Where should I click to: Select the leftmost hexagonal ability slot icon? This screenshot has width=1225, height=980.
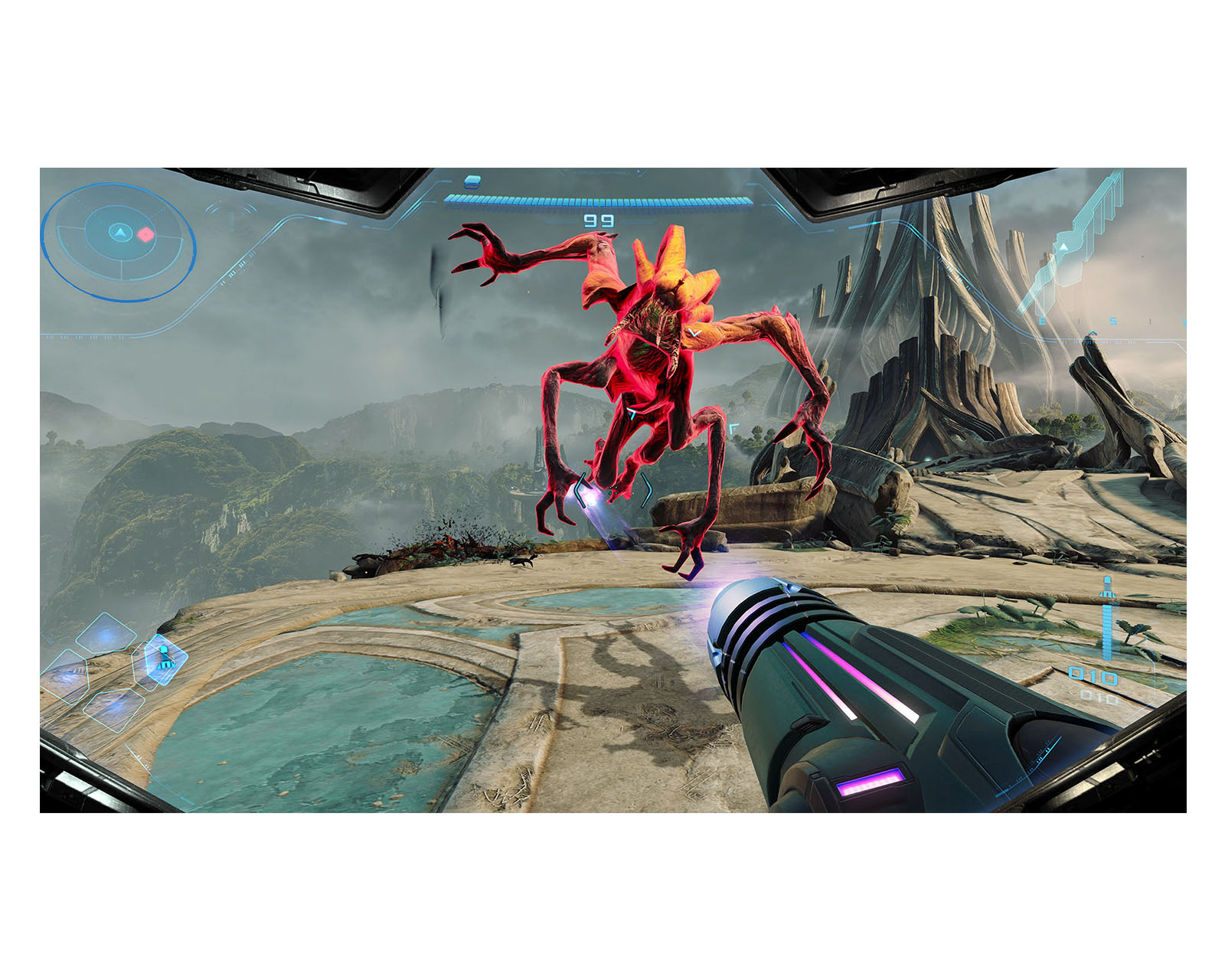click(x=68, y=678)
